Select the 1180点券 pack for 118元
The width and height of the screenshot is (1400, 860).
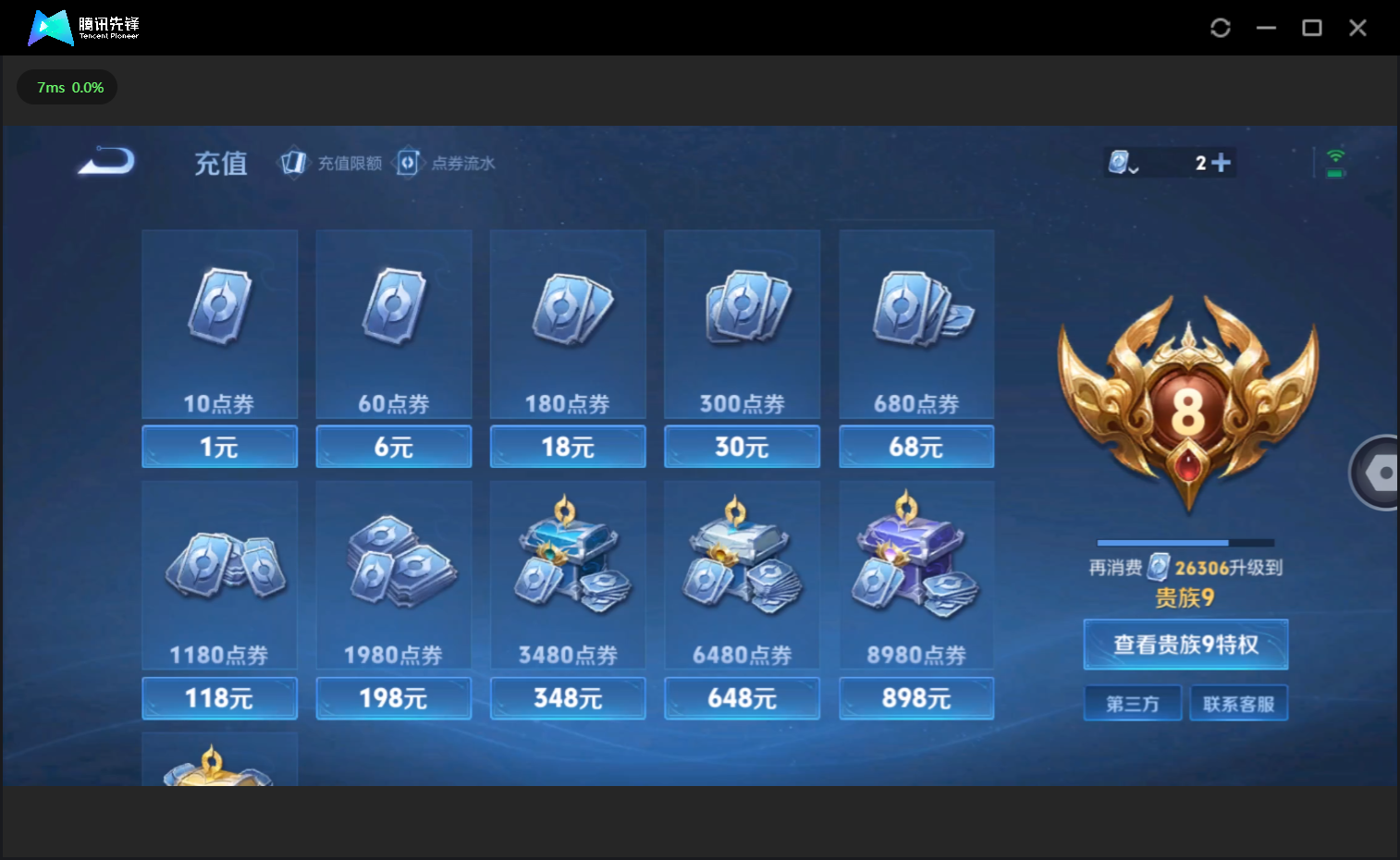click(219, 698)
